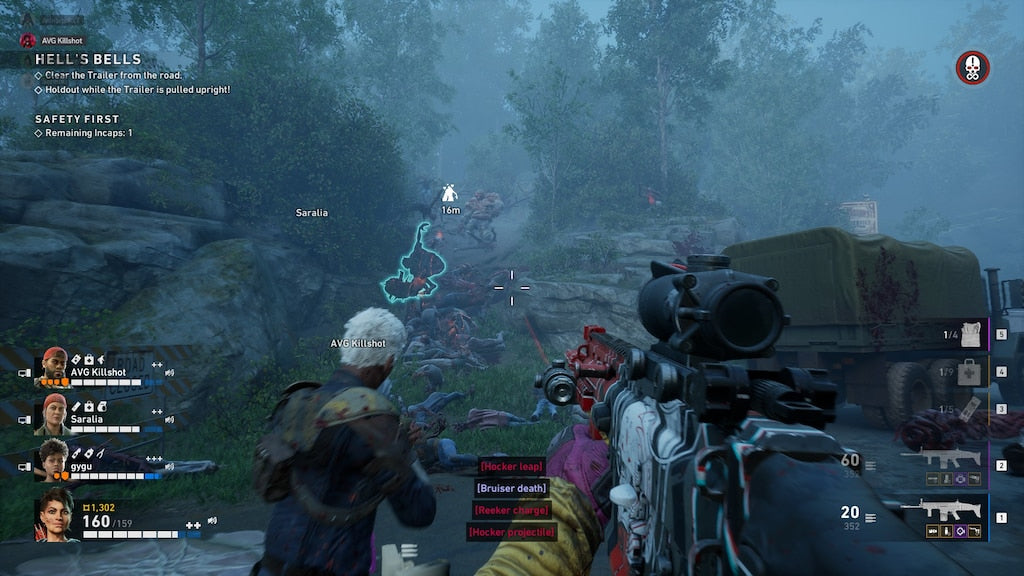Image resolution: width=1024 pixels, height=576 pixels.
Task: Select the ammo pouch item in slot 5
Action: pos(968,335)
